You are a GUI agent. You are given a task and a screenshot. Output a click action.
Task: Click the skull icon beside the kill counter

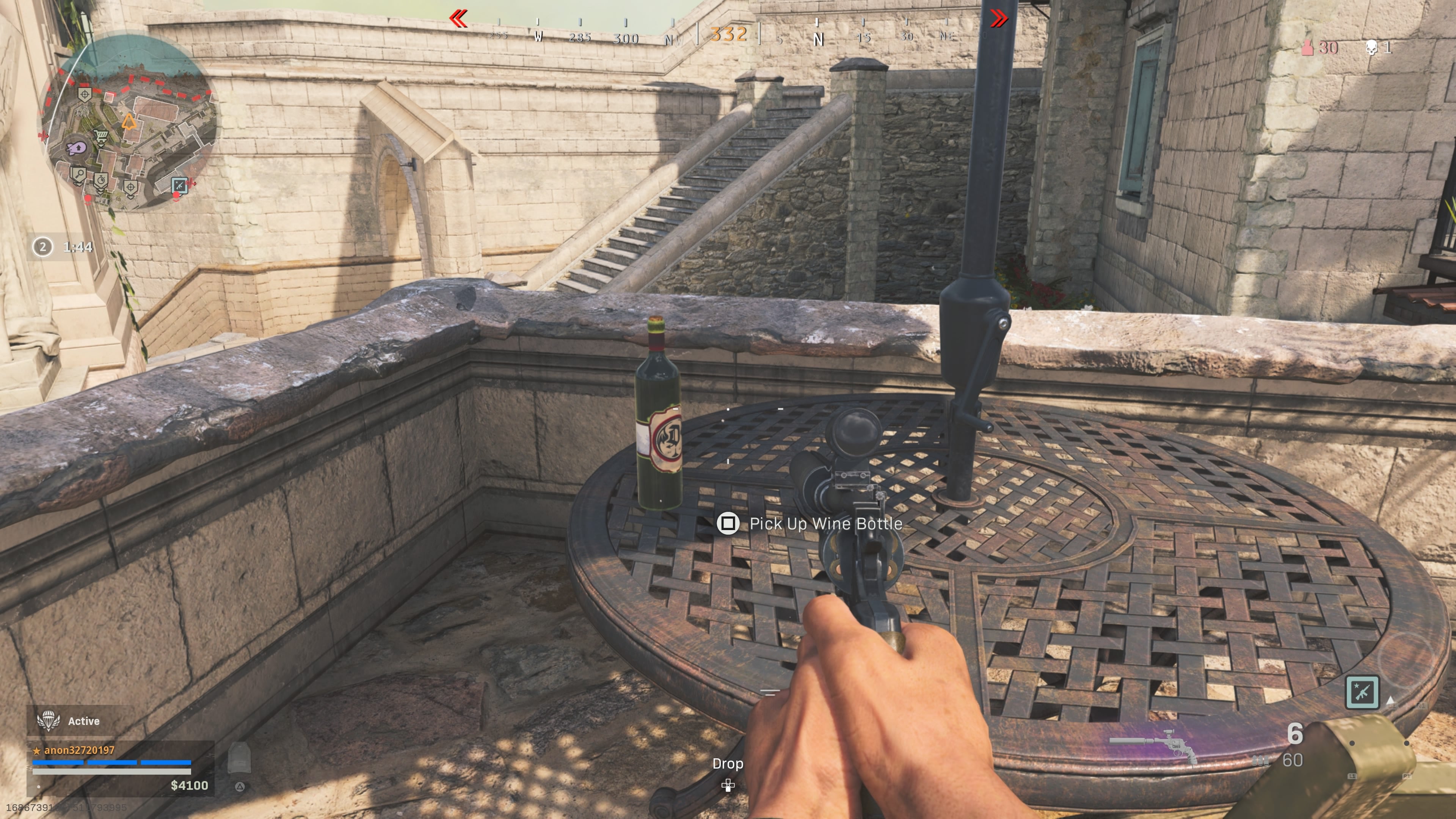pos(1372,48)
